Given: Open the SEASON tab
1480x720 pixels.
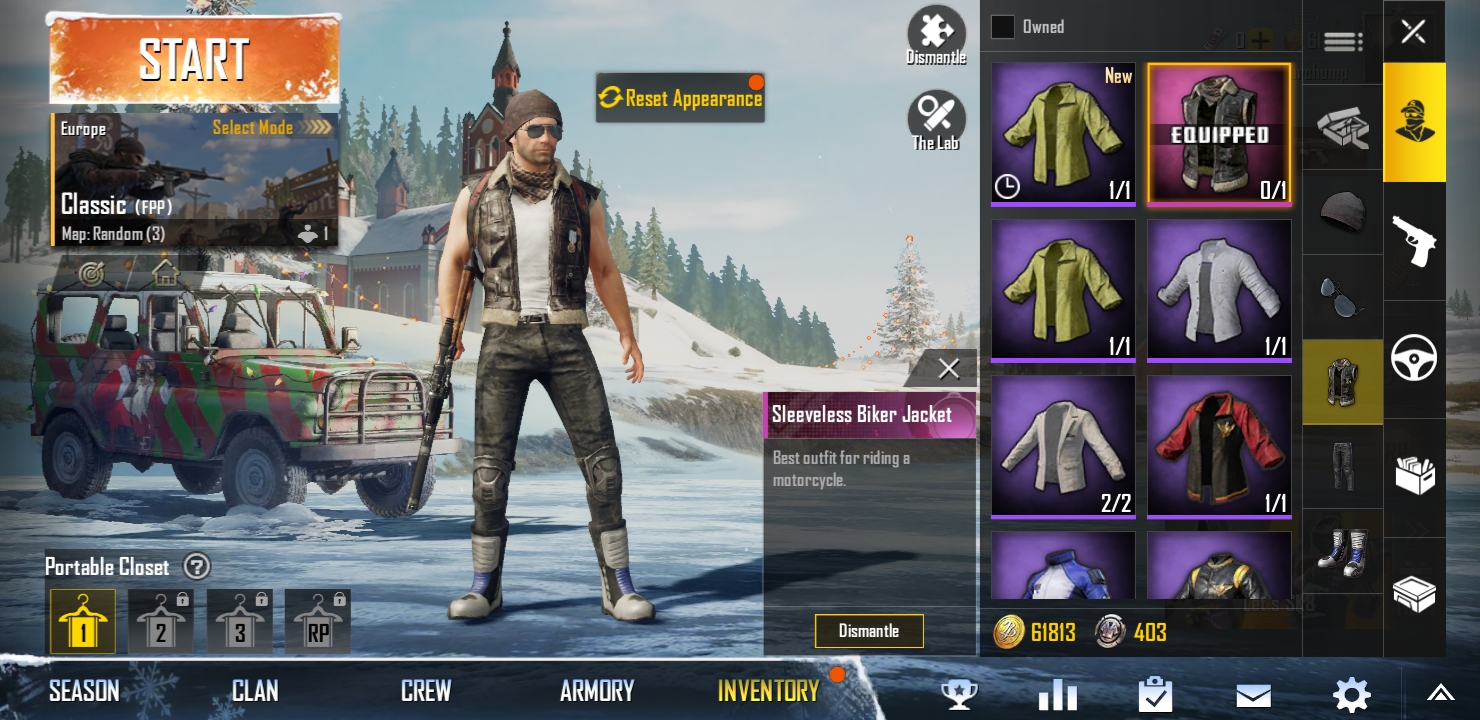Looking at the screenshot, I should tap(84, 691).
